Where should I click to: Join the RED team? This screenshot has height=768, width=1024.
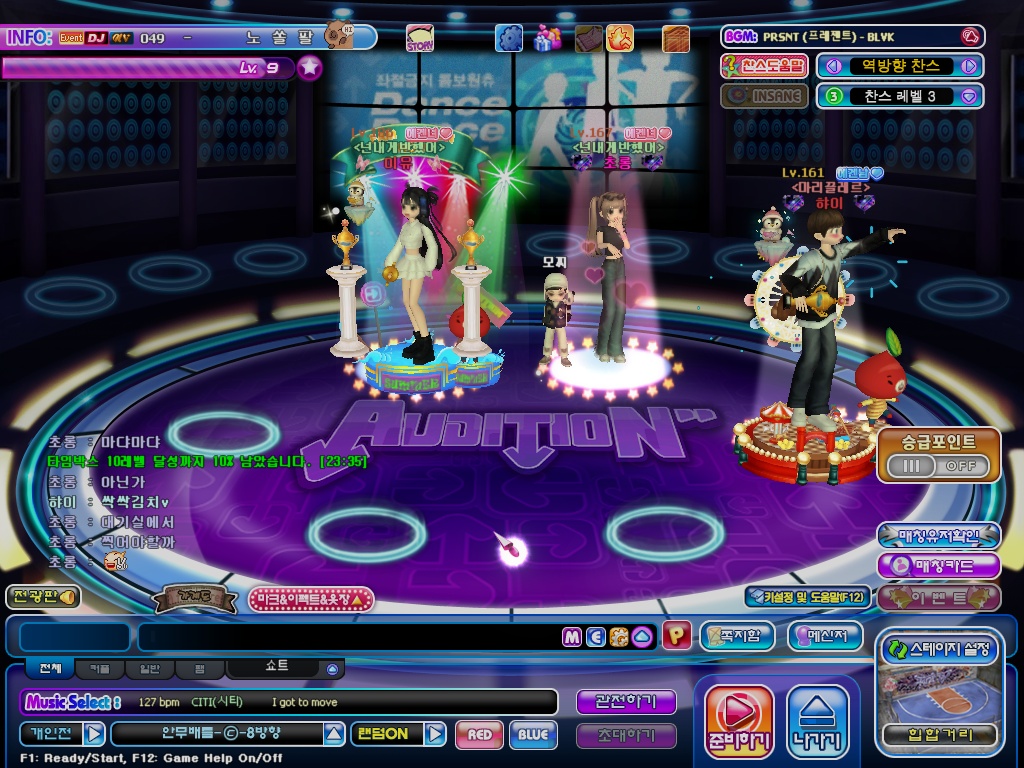click(x=479, y=734)
